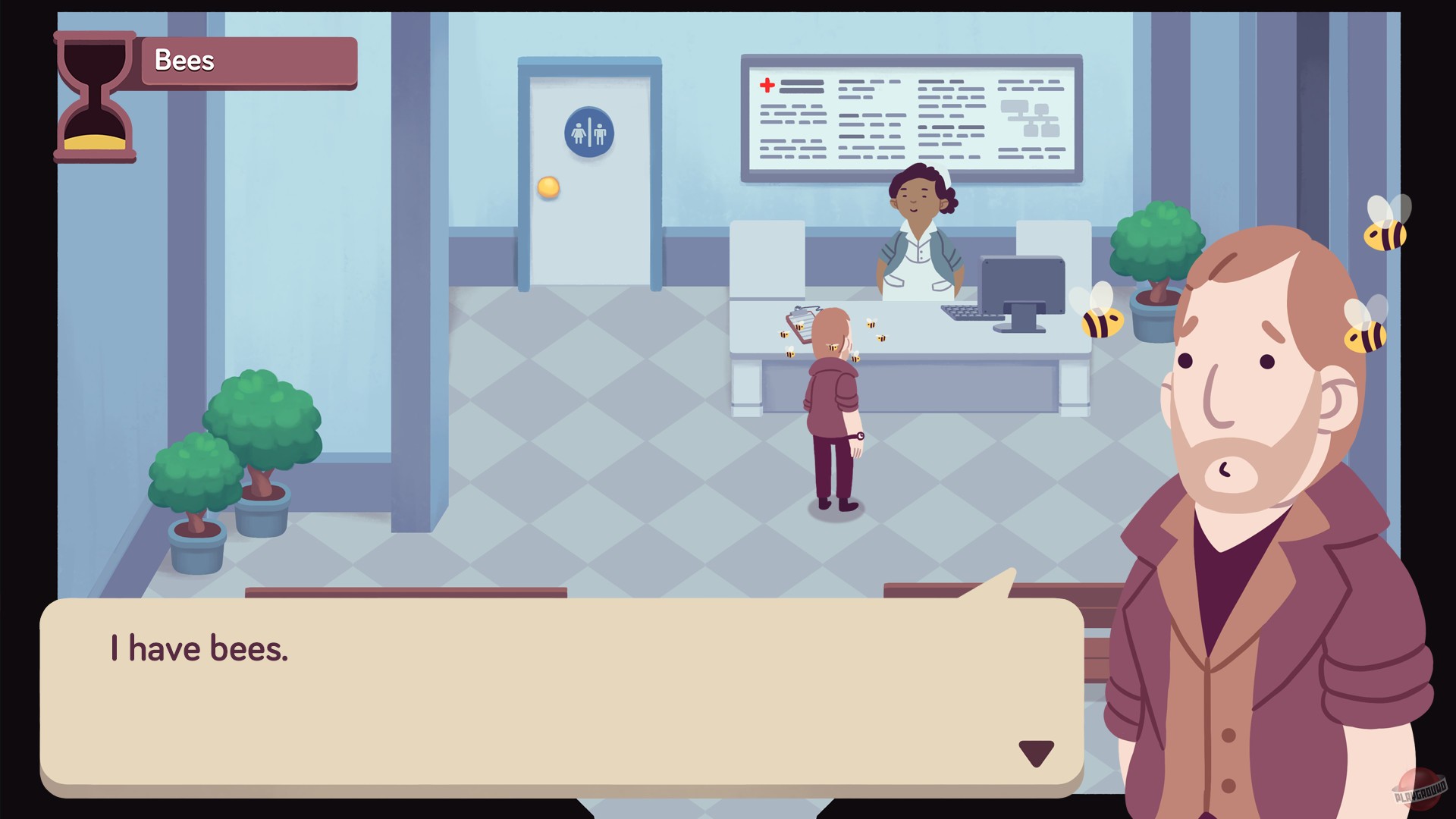Expand the dialogue with the down triangle
Image resolution: width=1456 pixels, height=819 pixels.
click(1035, 754)
